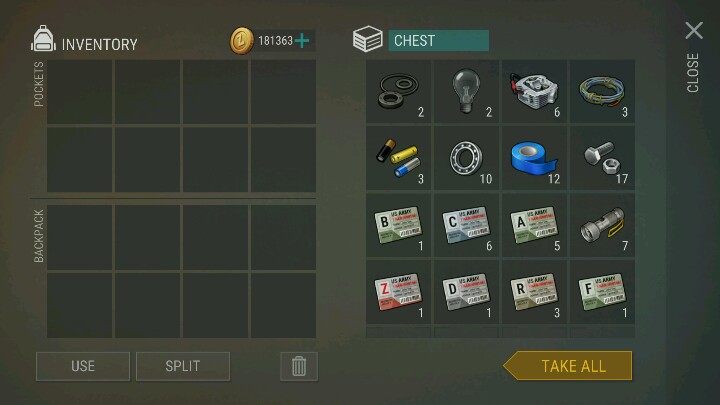Select the batteries slot
The height and width of the screenshot is (405, 720).
398,158
